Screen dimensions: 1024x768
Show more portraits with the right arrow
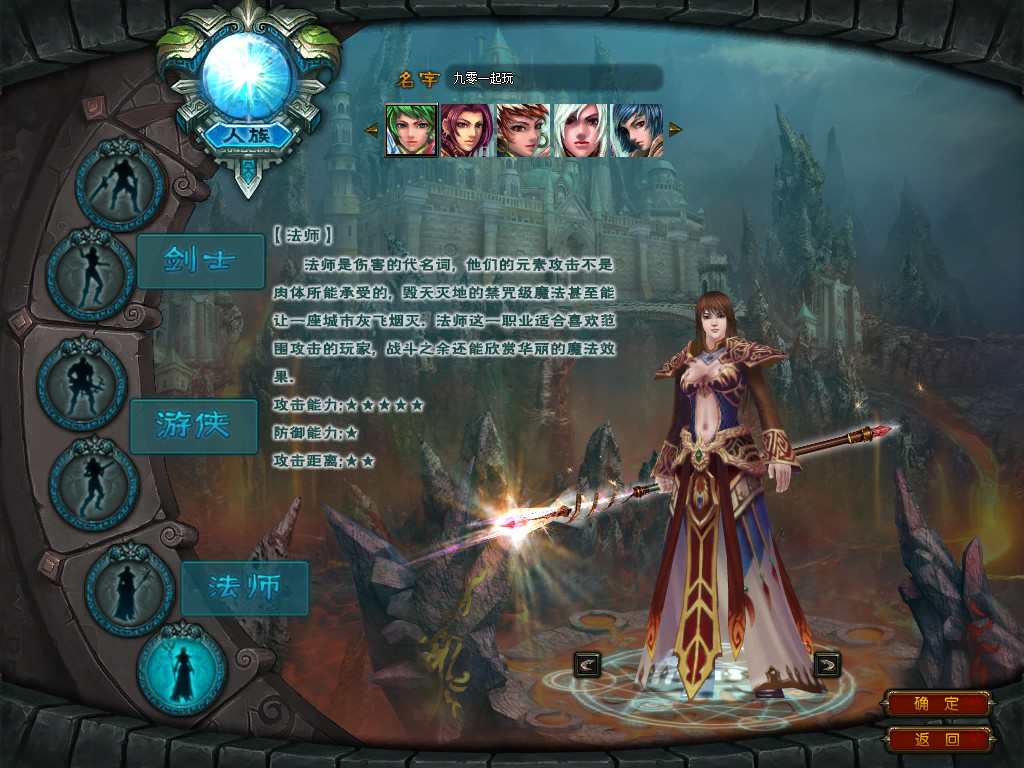click(675, 129)
